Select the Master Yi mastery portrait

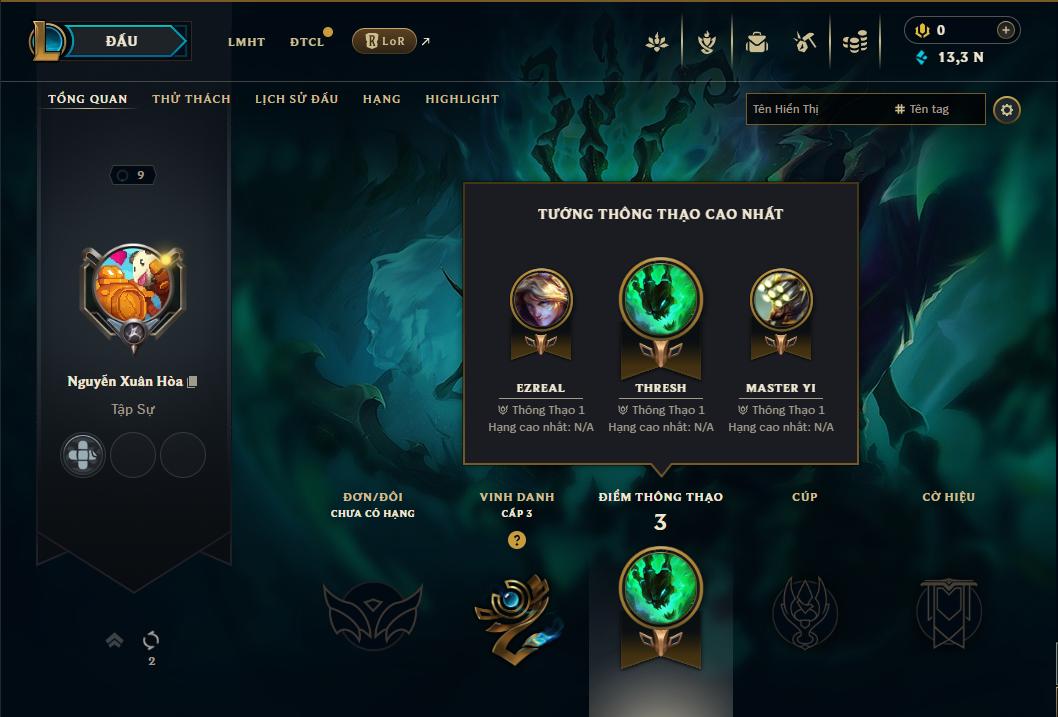click(x=781, y=299)
